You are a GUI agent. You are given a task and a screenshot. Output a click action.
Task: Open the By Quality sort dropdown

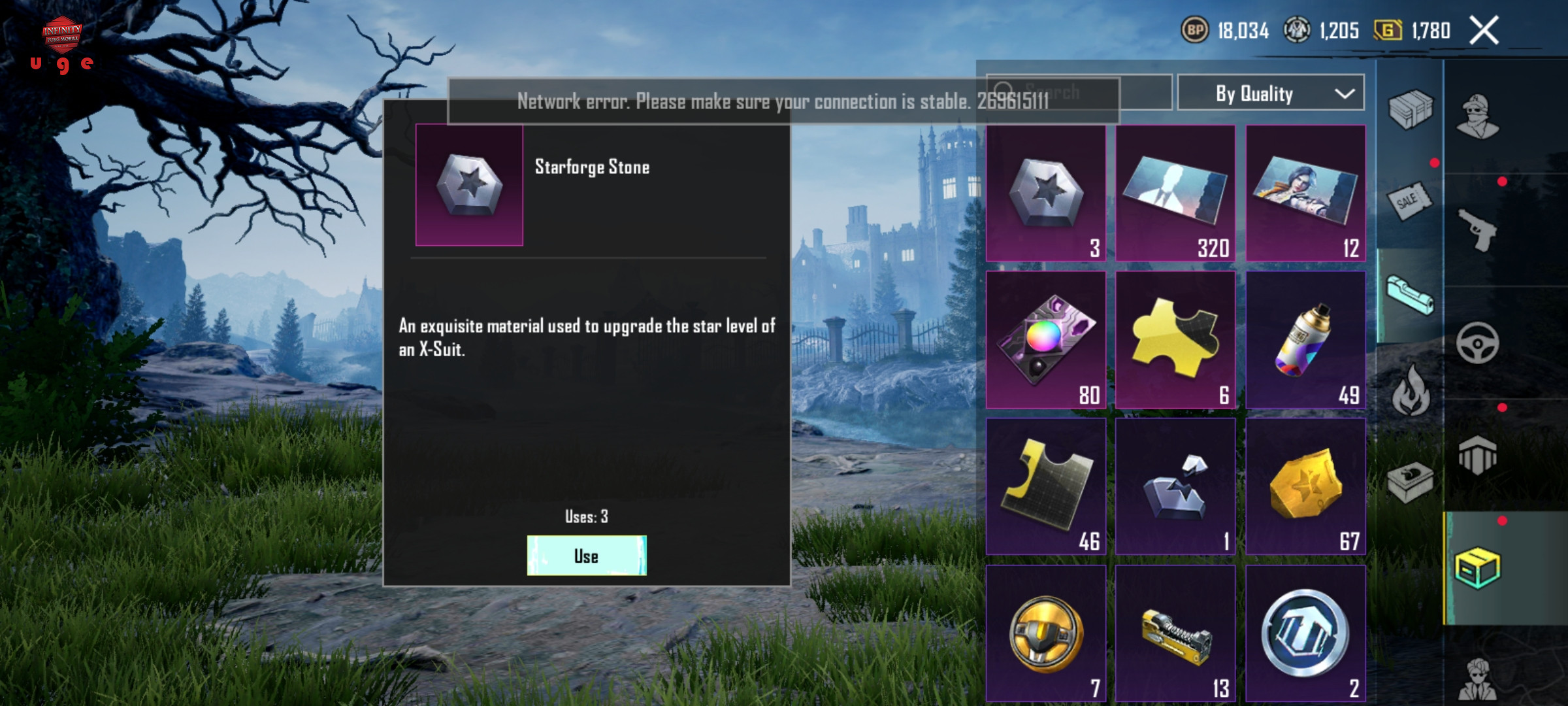(x=1270, y=93)
